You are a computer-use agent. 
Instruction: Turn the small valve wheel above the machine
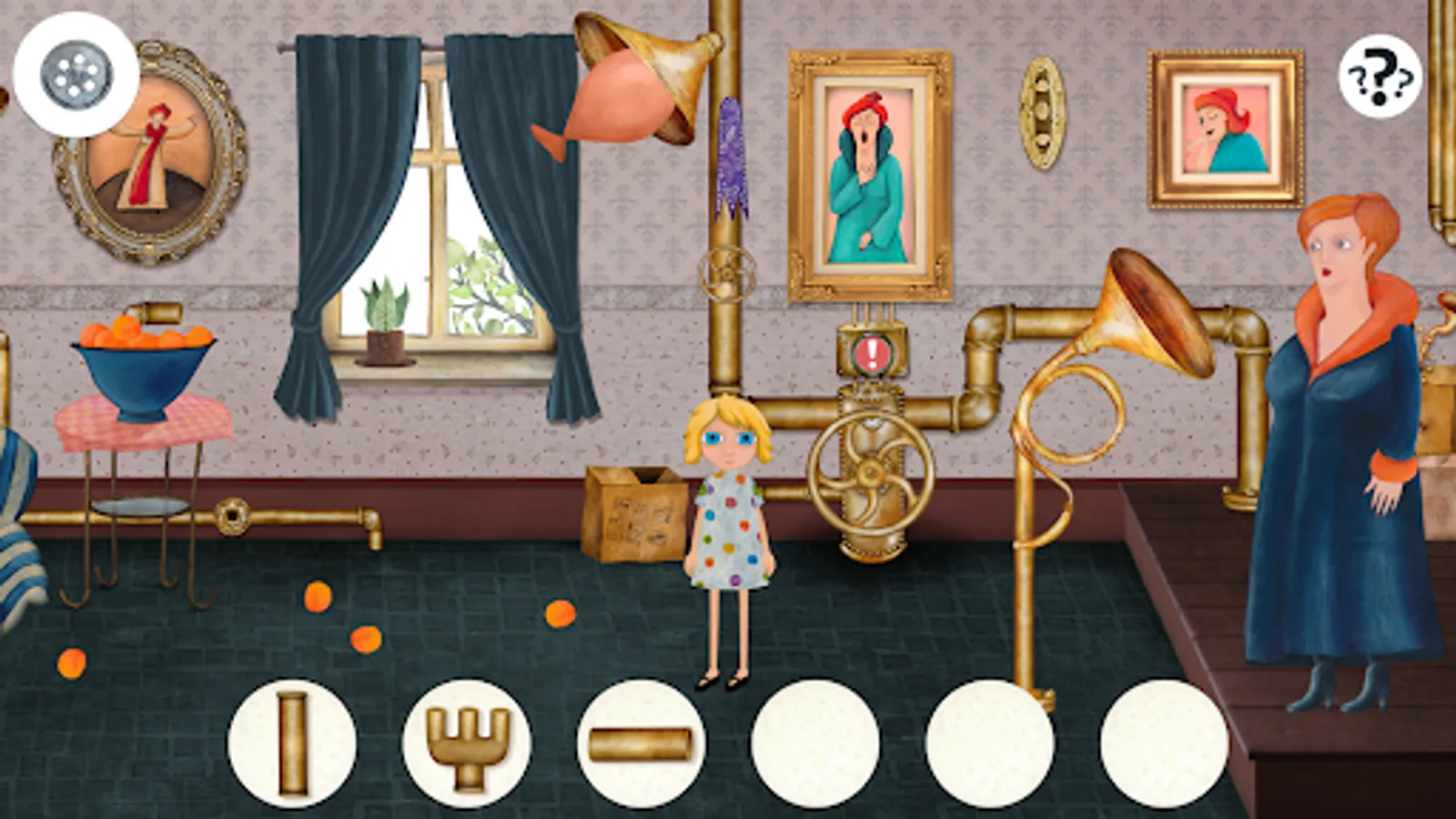point(728,273)
